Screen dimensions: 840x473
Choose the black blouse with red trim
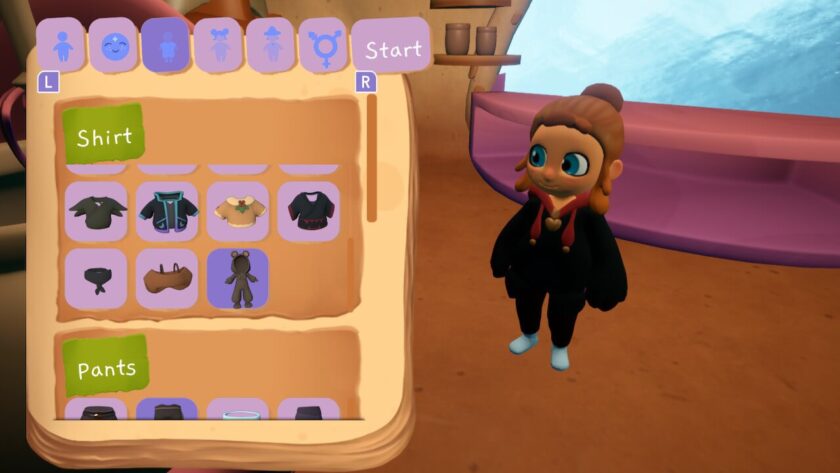pyautogui.click(x=308, y=210)
